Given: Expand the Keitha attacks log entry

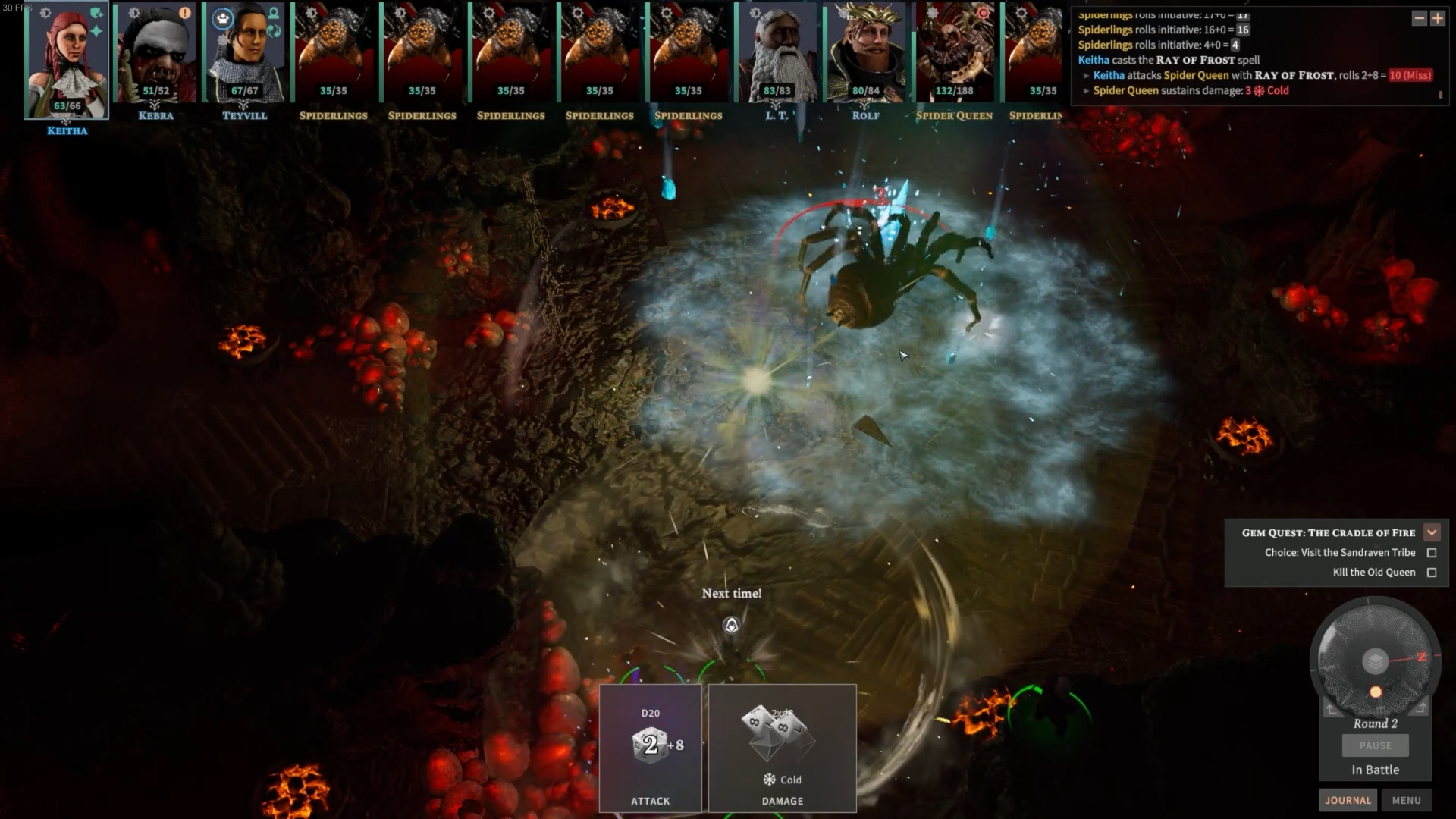Looking at the screenshot, I should 1087,76.
